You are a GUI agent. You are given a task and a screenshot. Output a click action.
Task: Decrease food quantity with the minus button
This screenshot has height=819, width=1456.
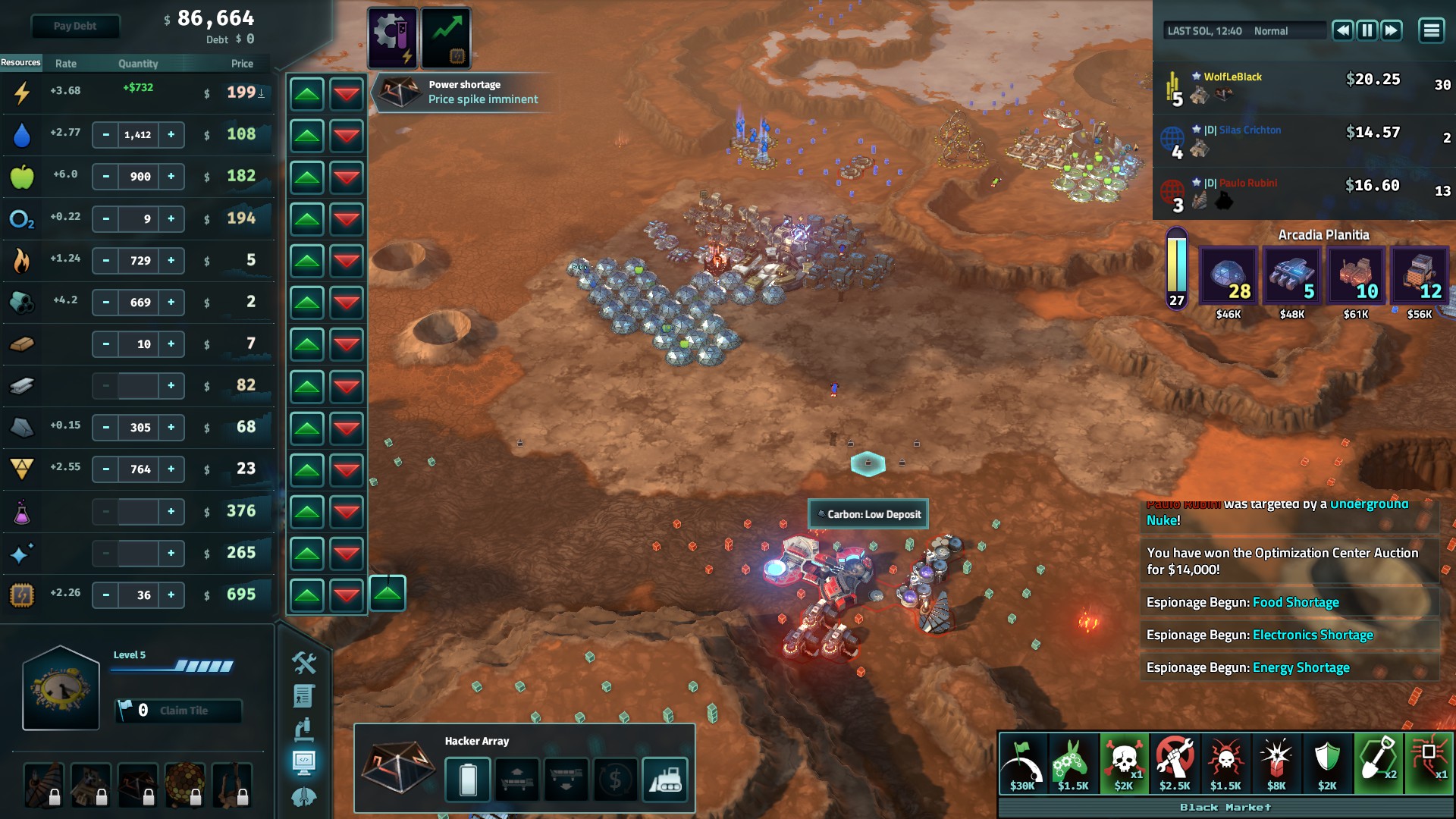click(x=106, y=176)
